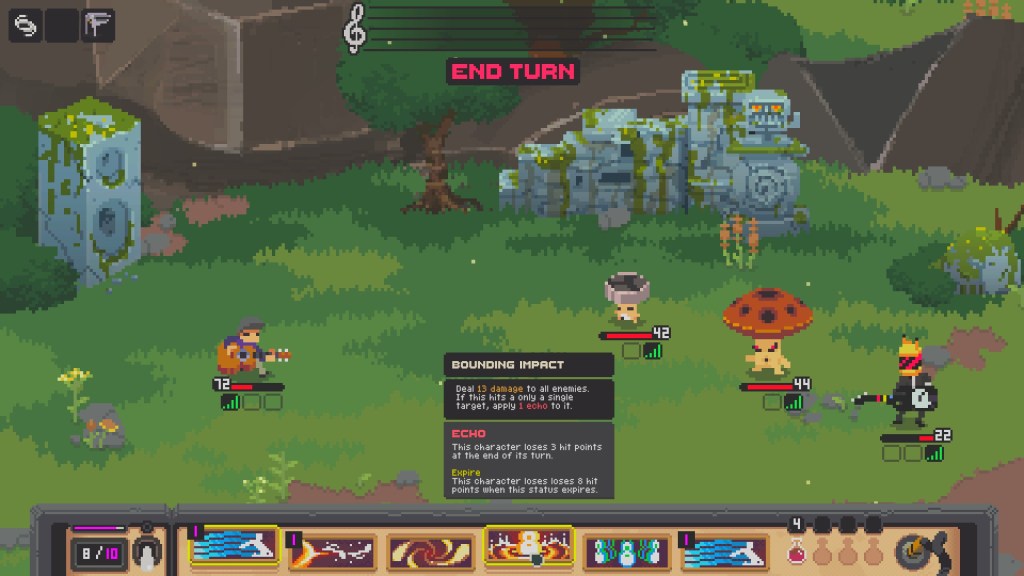
Task: Select the flag icon slot
Action: pyautogui.click(x=98, y=25)
